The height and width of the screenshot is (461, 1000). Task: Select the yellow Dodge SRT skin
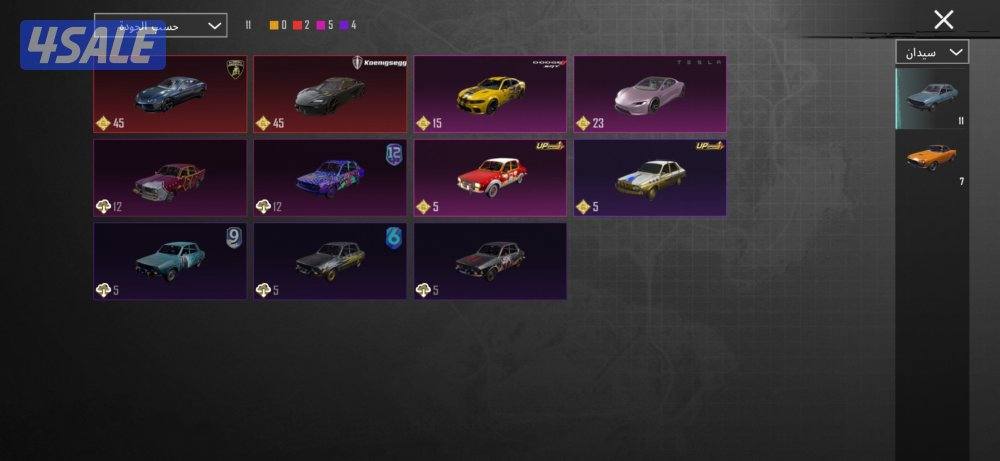[x=490, y=94]
